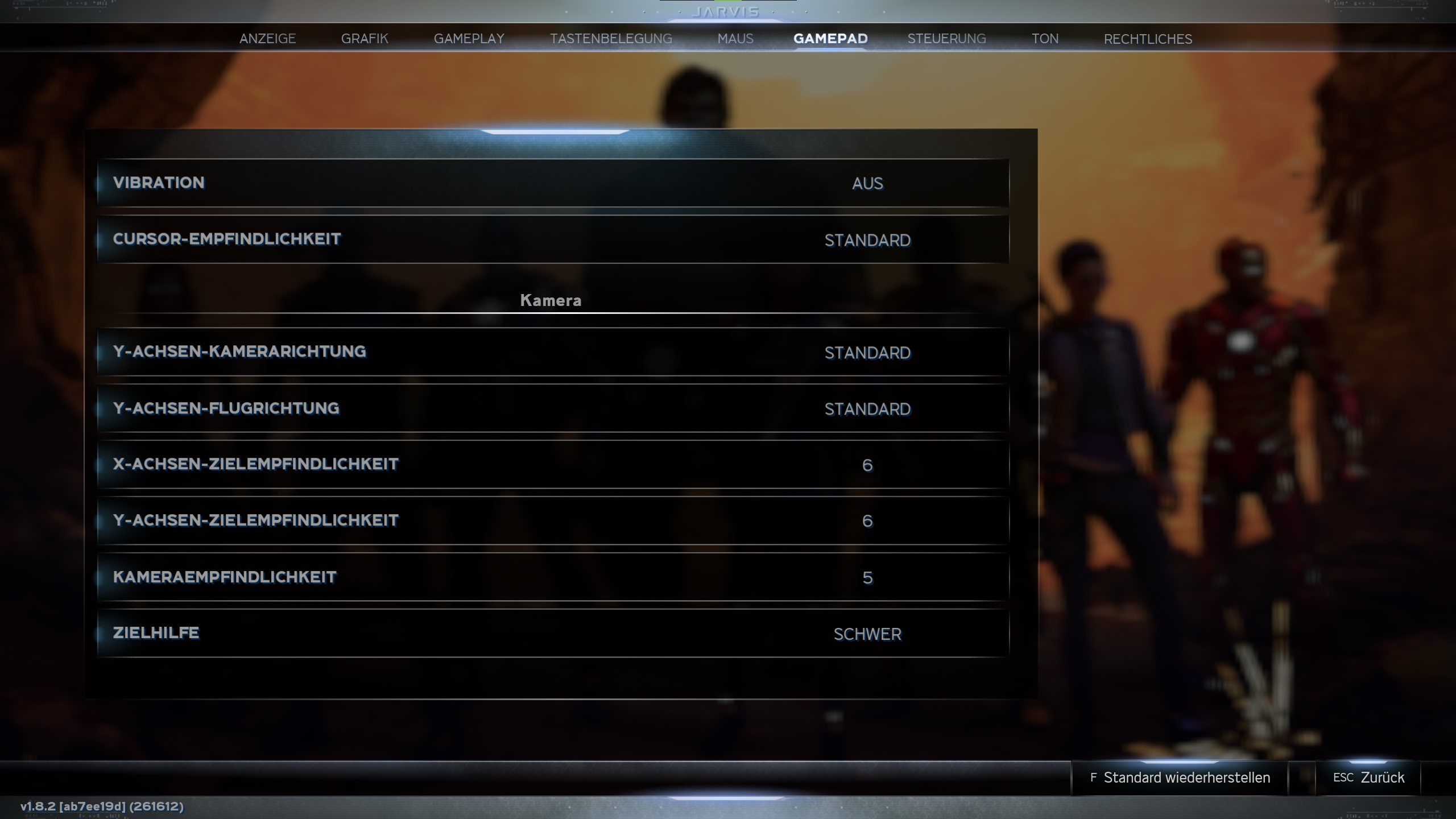Open the Grafik settings tab

pos(365,39)
